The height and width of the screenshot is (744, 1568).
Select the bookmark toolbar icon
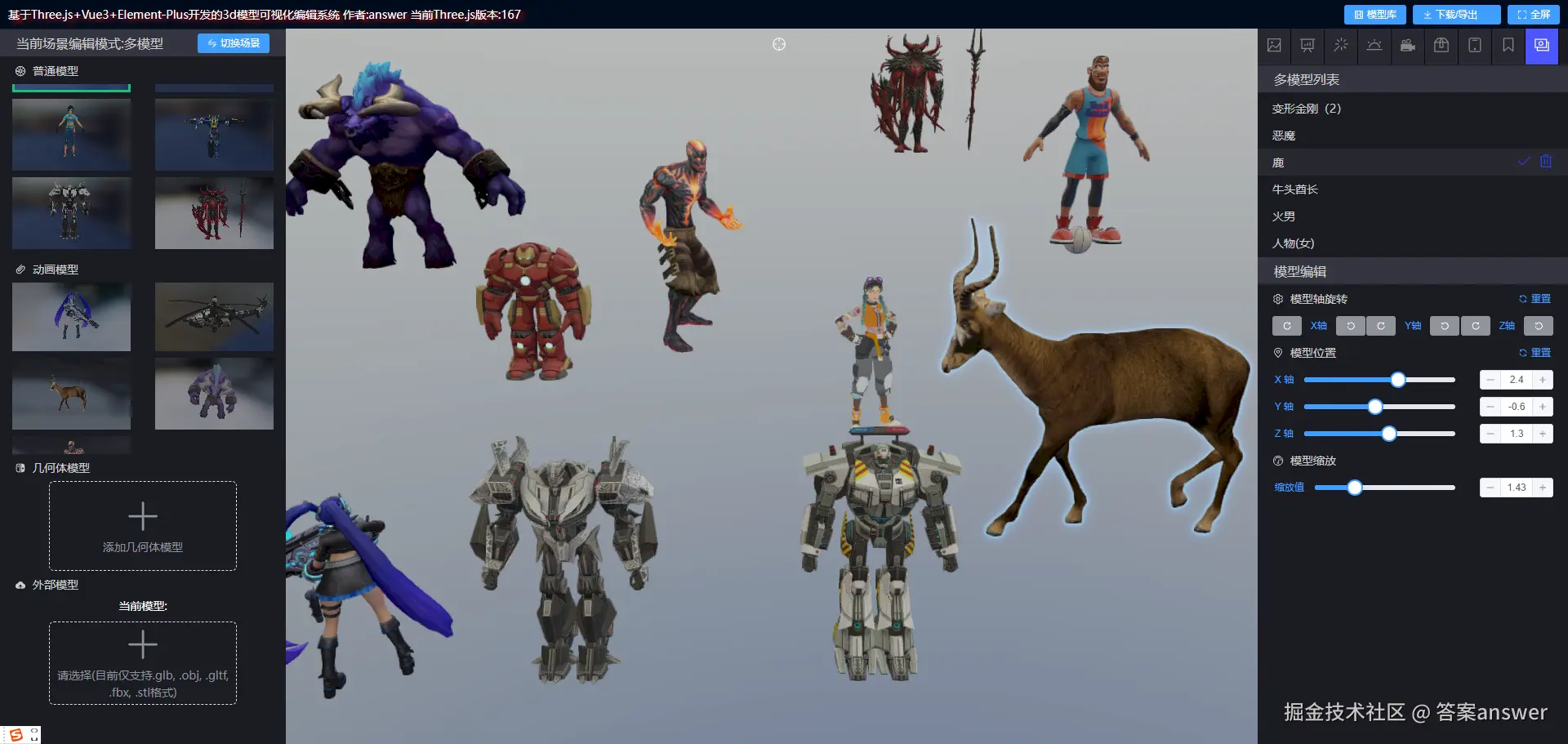click(1507, 46)
